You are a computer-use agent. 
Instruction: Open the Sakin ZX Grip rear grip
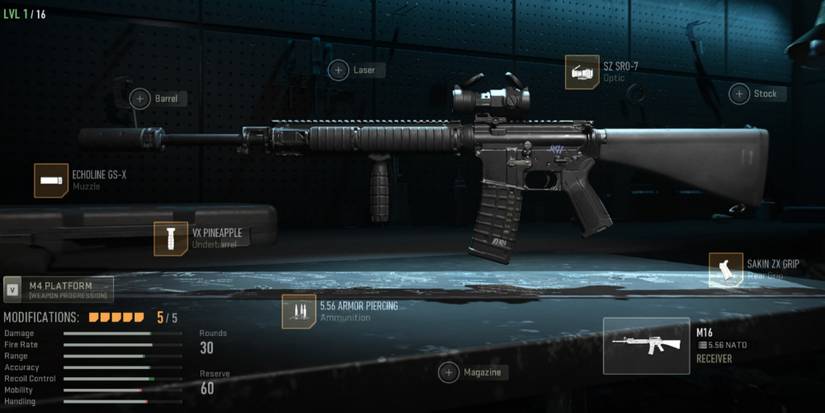pos(726,269)
